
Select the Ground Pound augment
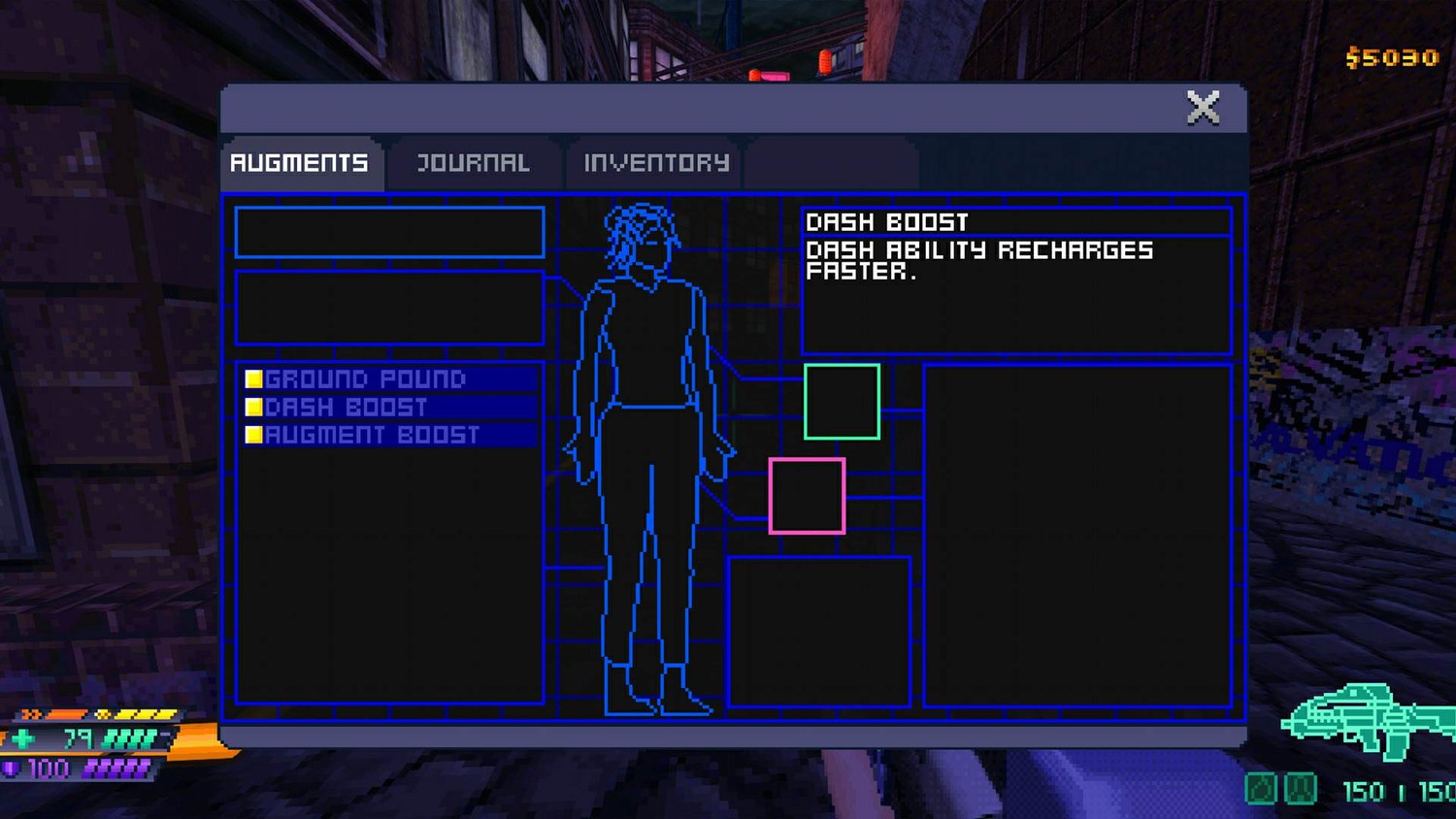click(365, 378)
